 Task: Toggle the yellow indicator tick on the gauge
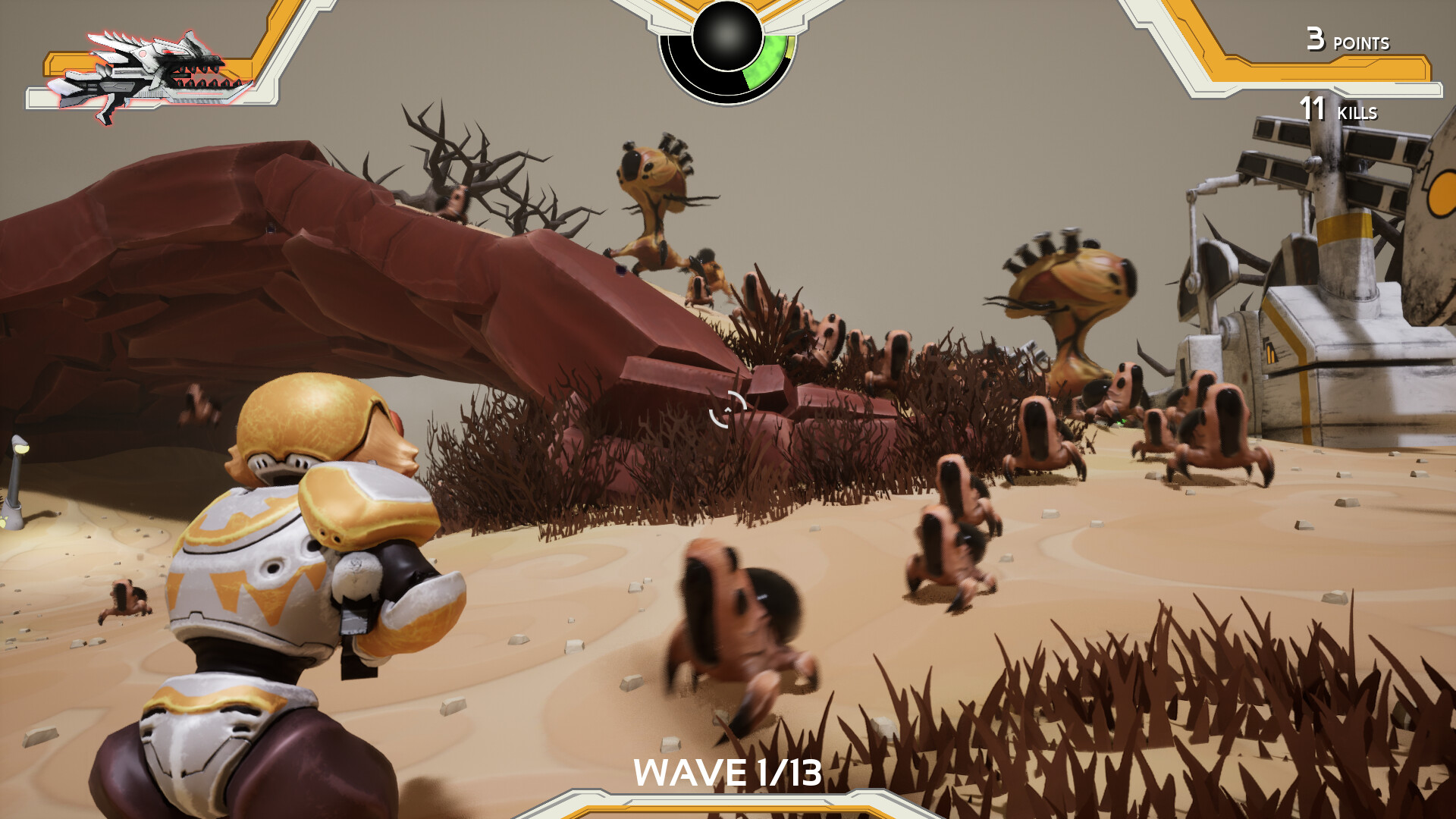(x=789, y=48)
